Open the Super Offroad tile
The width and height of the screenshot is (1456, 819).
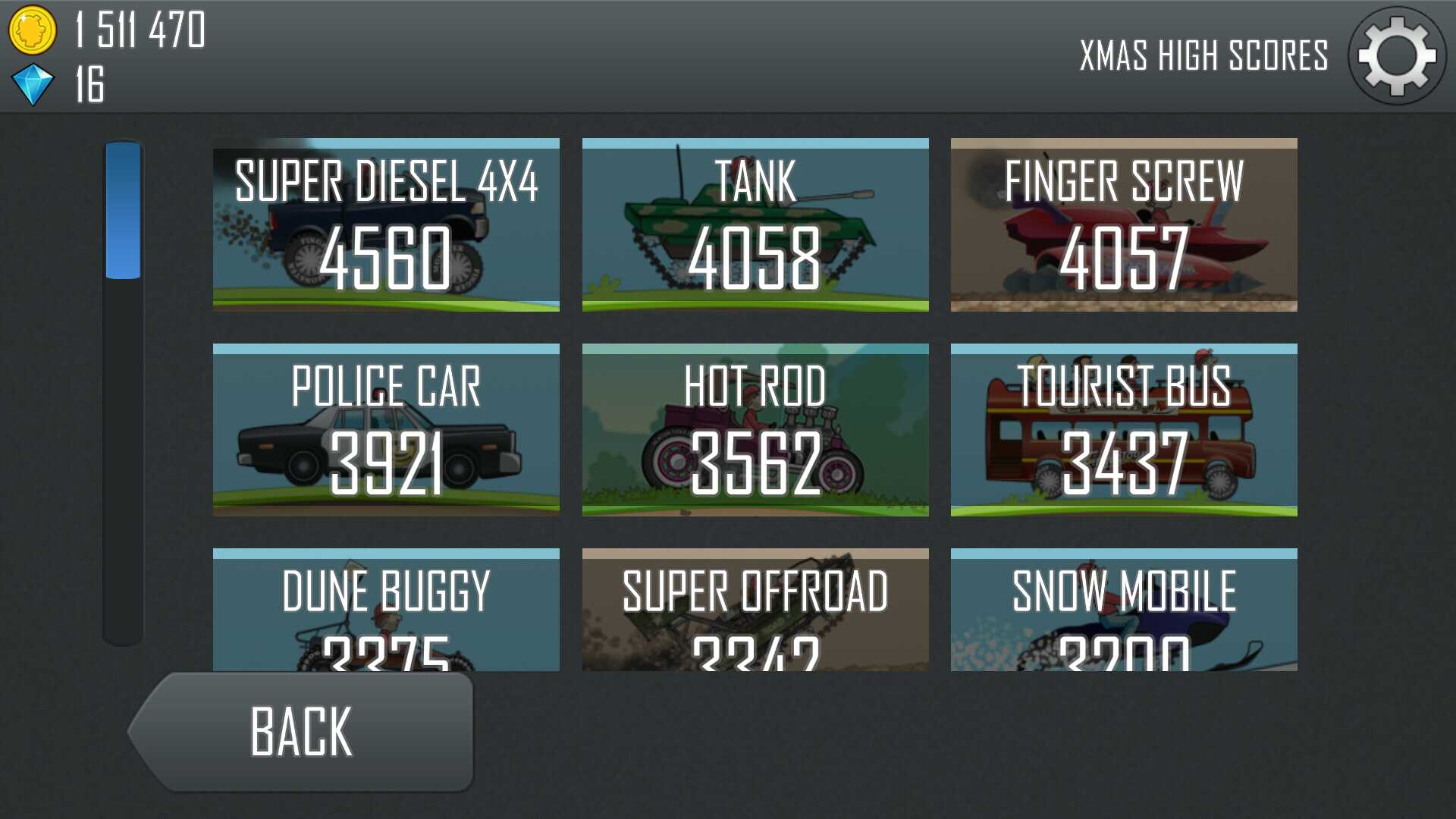coord(755,610)
